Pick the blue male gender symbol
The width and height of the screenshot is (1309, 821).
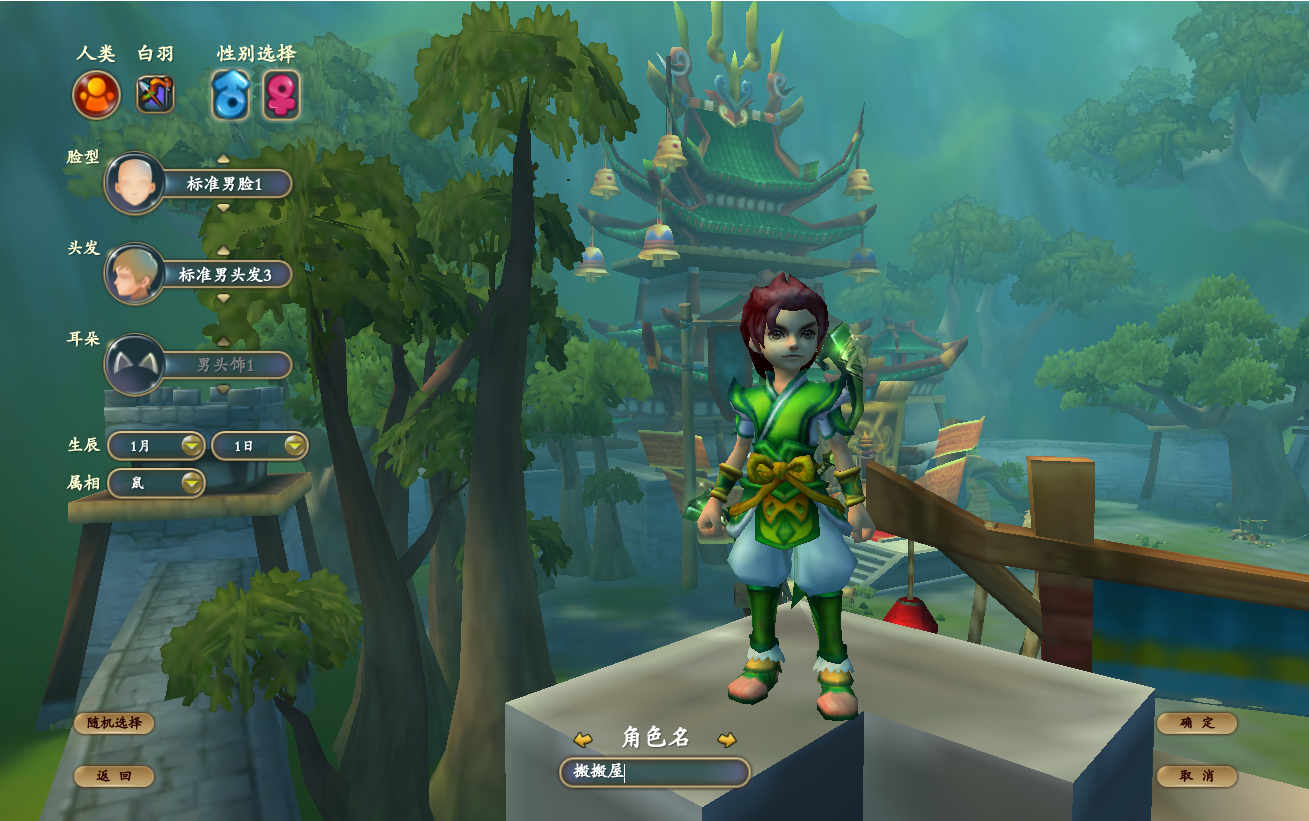(230, 96)
